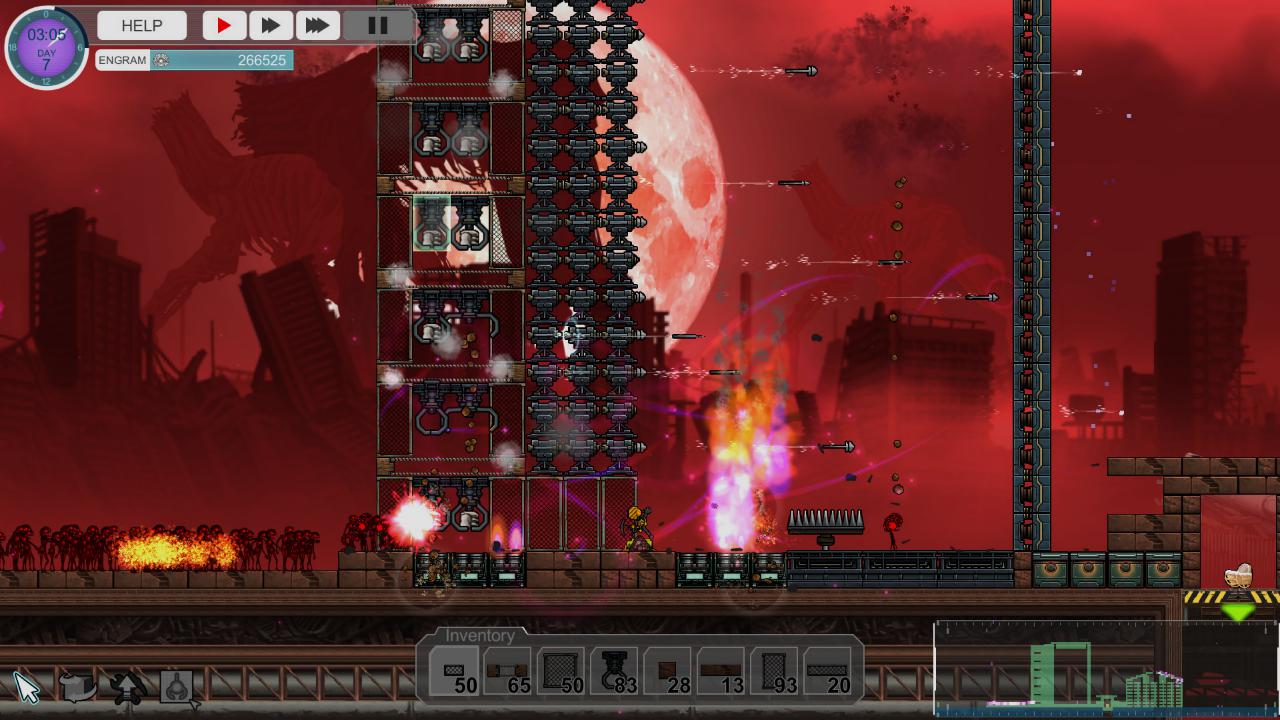This screenshot has width=1280, height=720.
Task: Switch to triple fast-forward speed
Action: pos(317,25)
